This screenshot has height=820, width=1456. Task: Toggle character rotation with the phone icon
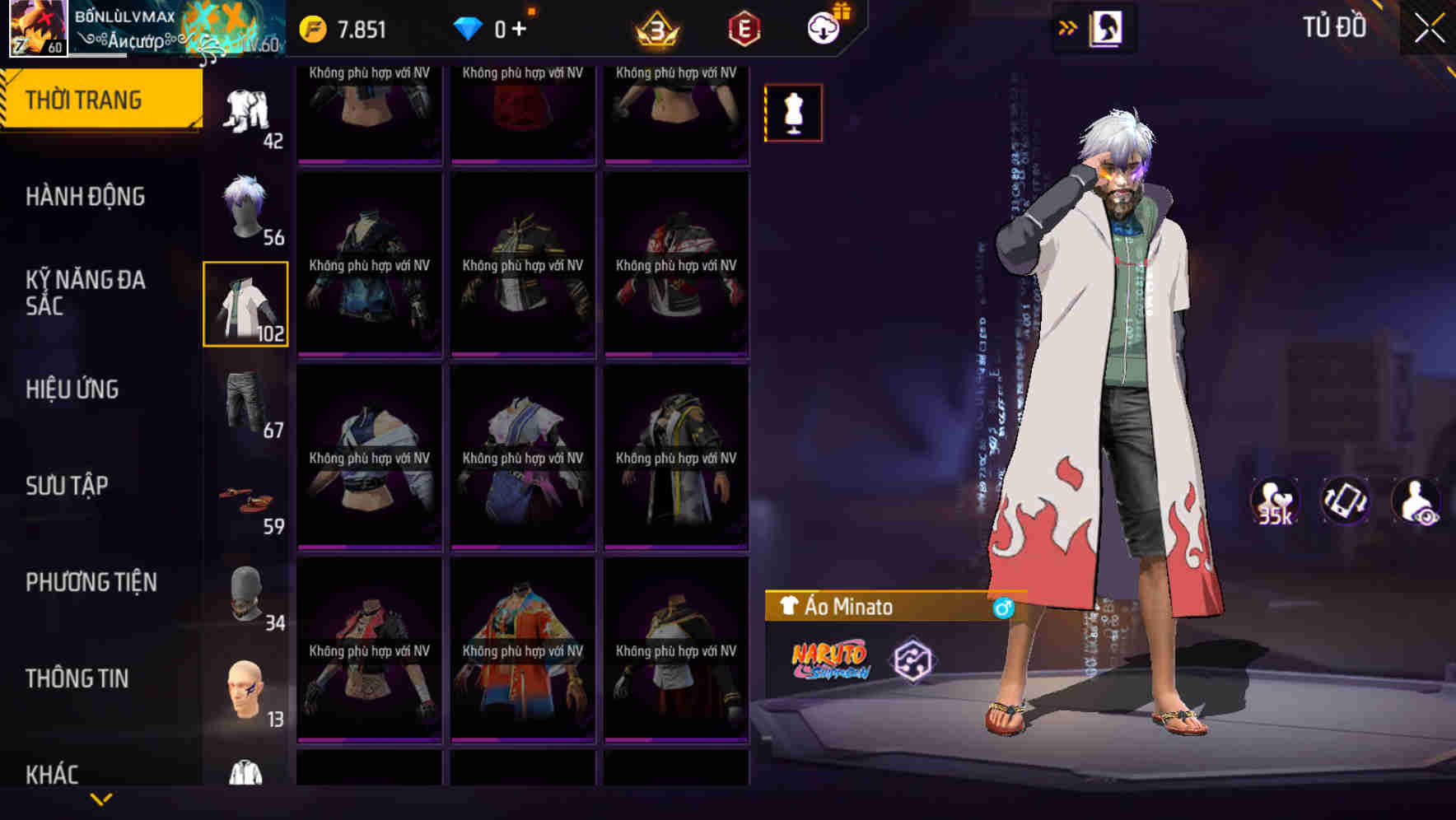pyautogui.click(x=1346, y=502)
